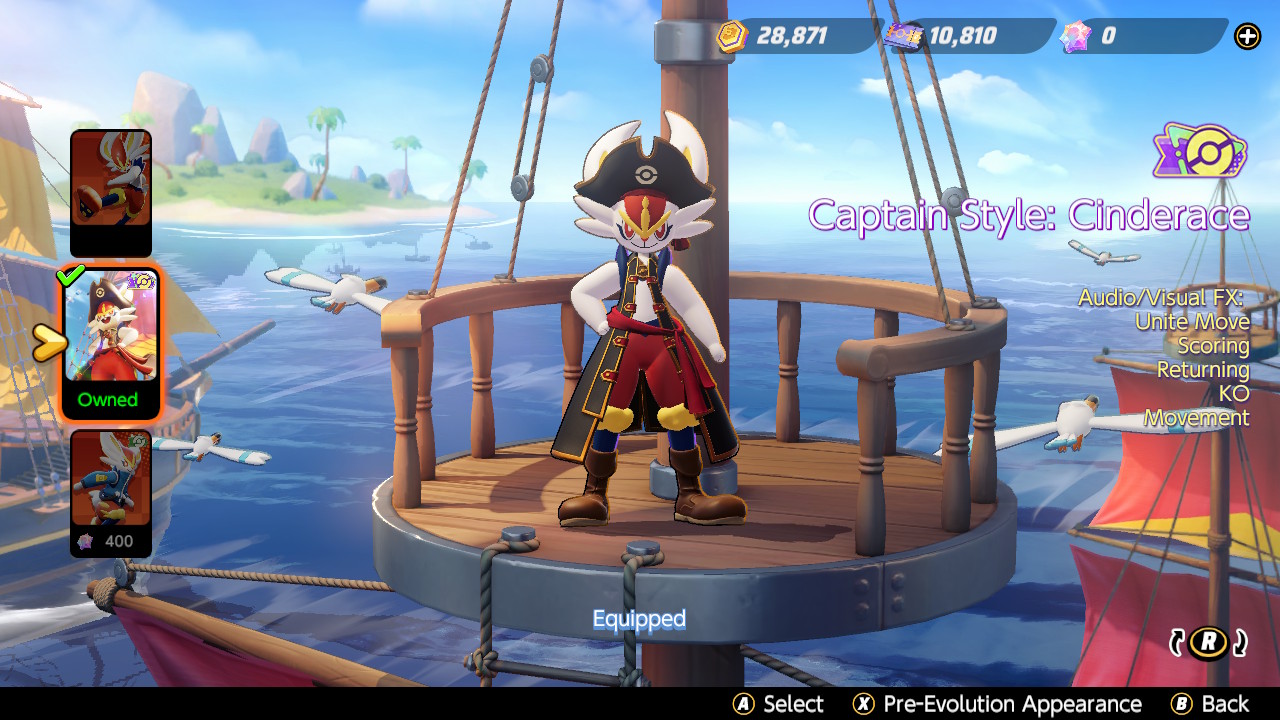Click the Scoring FX entry
Viewport: 1280px width, 720px height.
1216,346
